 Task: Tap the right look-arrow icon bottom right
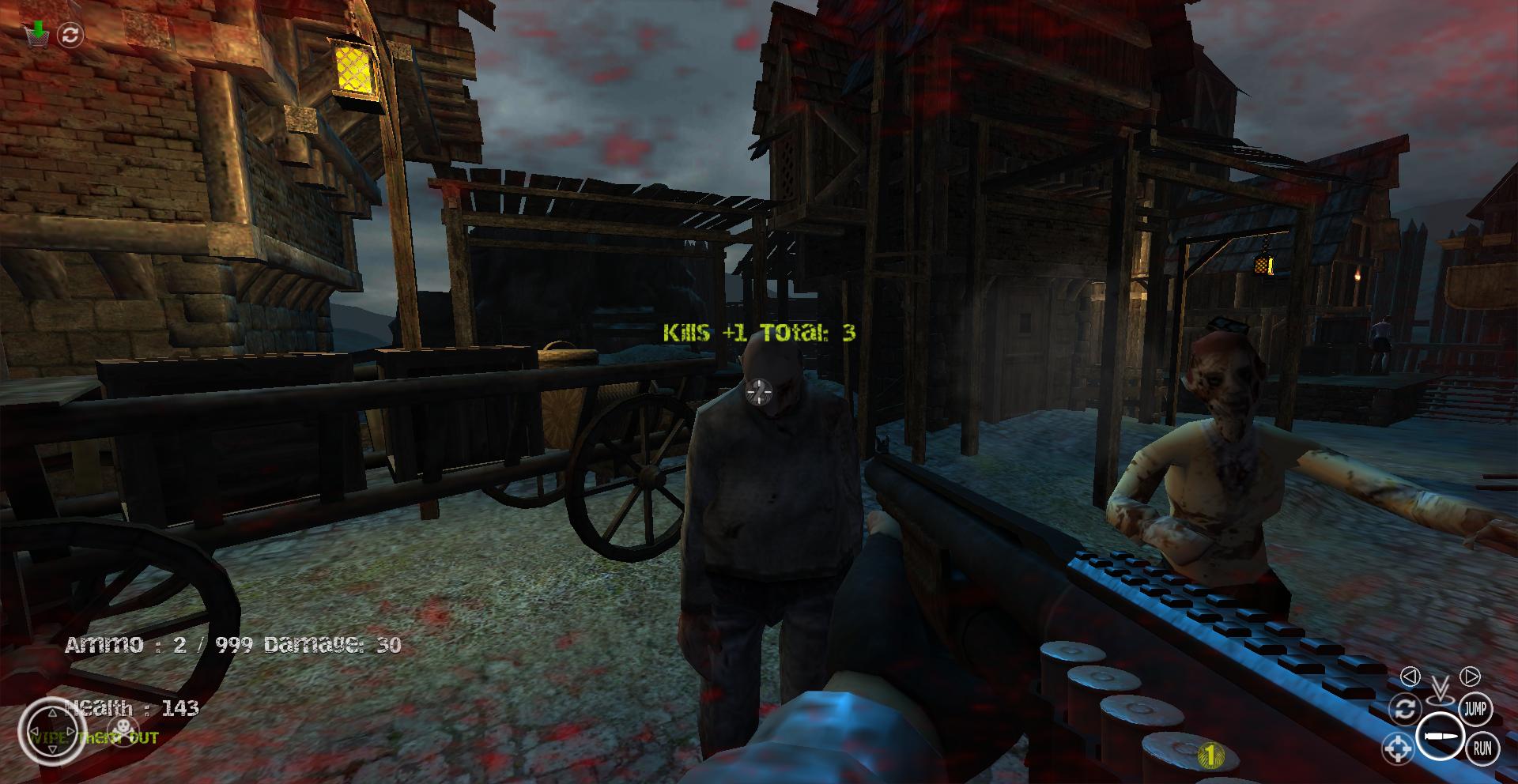tap(1470, 676)
